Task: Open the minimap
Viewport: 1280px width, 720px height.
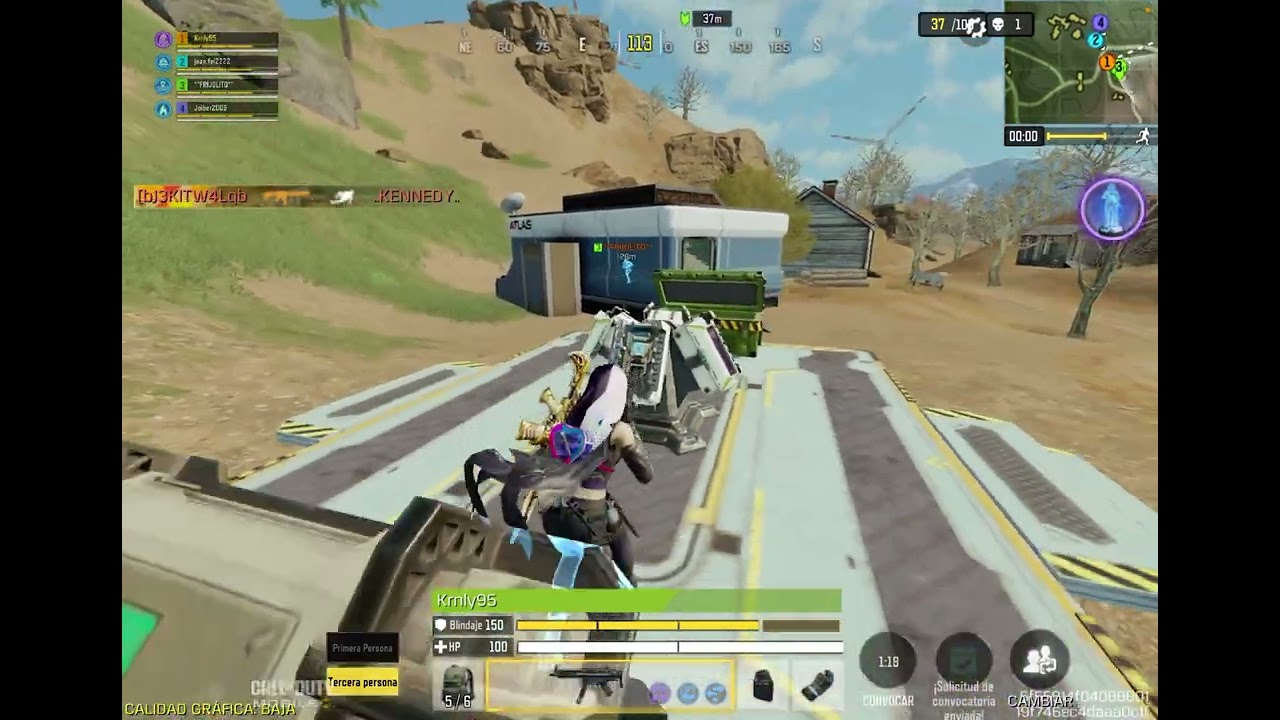Action: 1080,60
